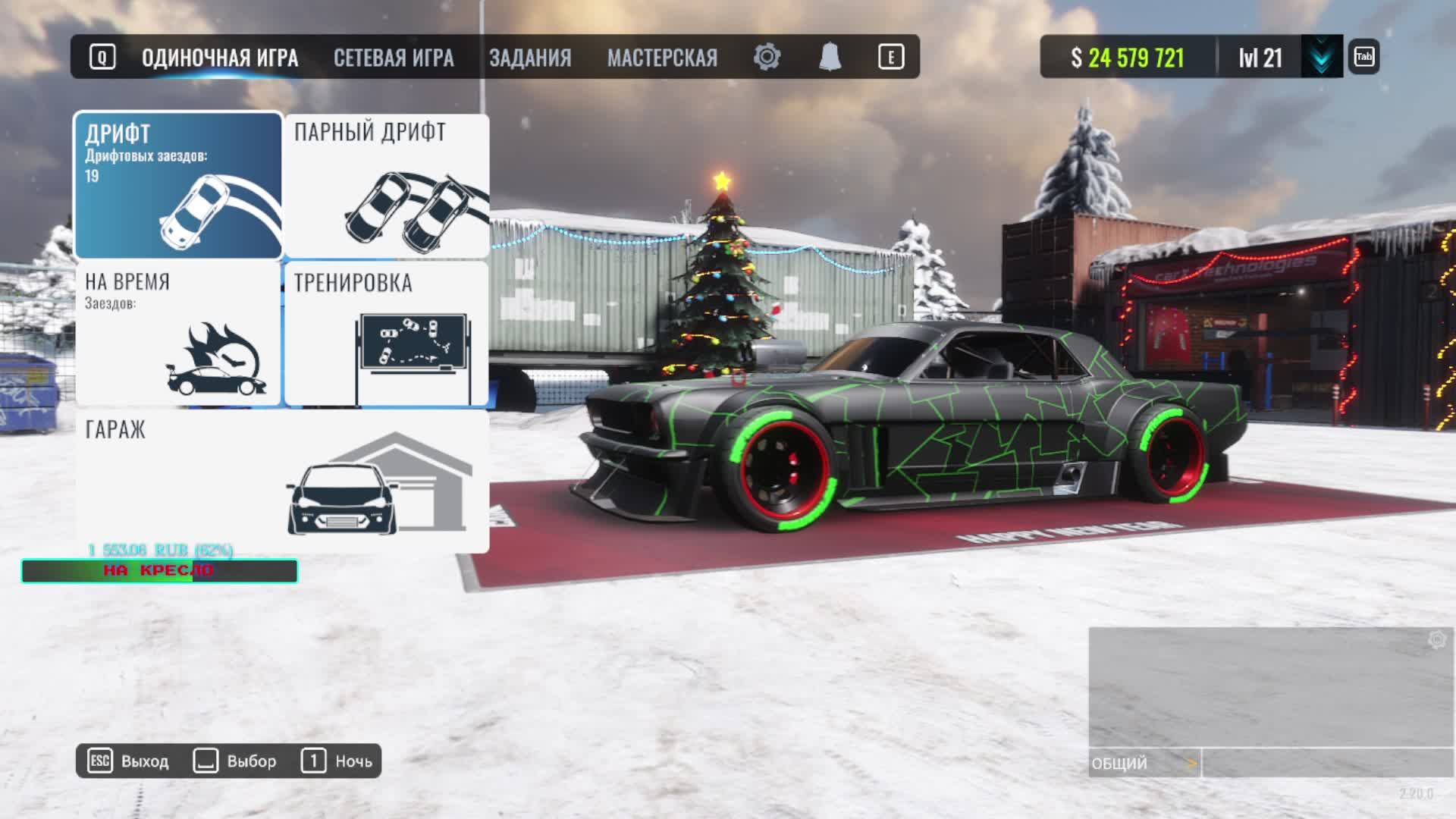
Task: Expand the player profile chevron badge
Action: [1322, 57]
